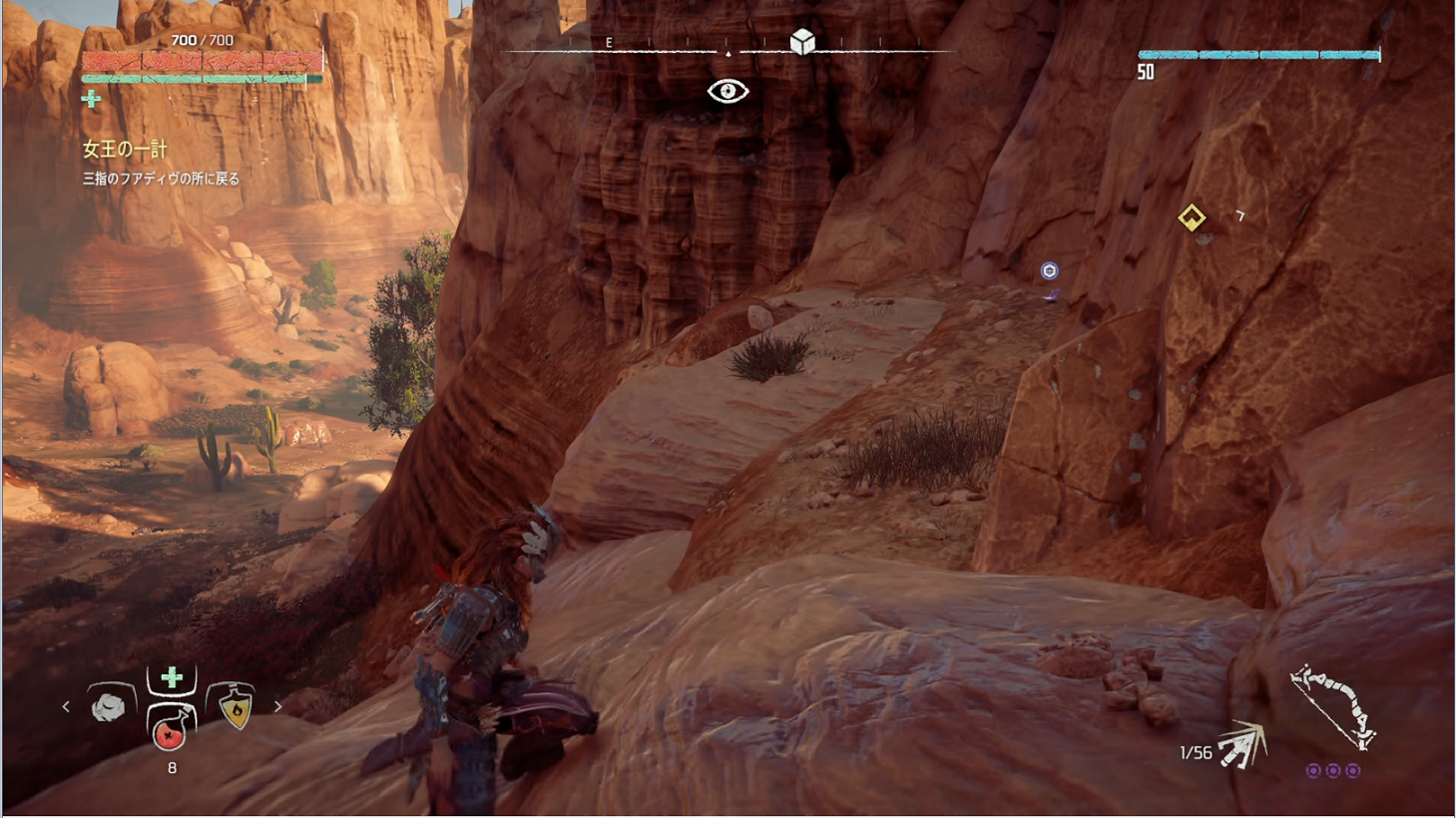Viewport: 1456px width, 818px height.
Task: Select the equipped bow weapon icon
Action: point(1333,706)
